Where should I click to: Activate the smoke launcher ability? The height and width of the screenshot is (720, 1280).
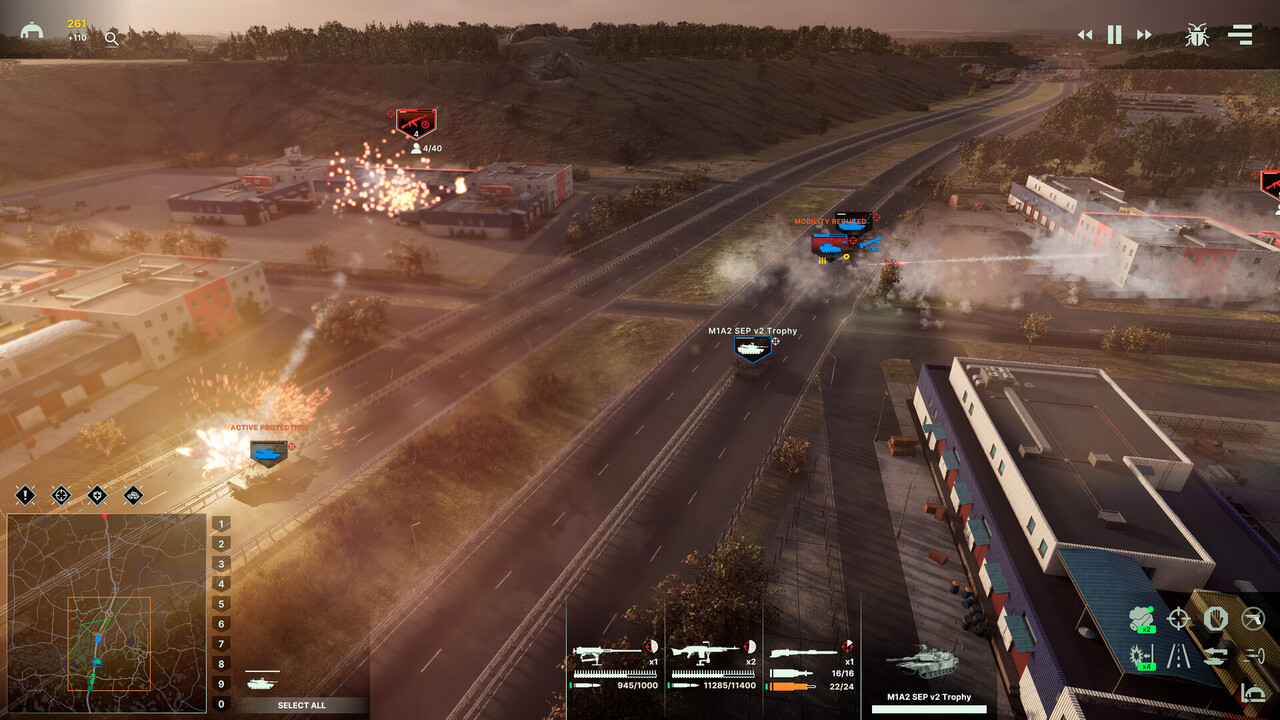(x=1141, y=619)
